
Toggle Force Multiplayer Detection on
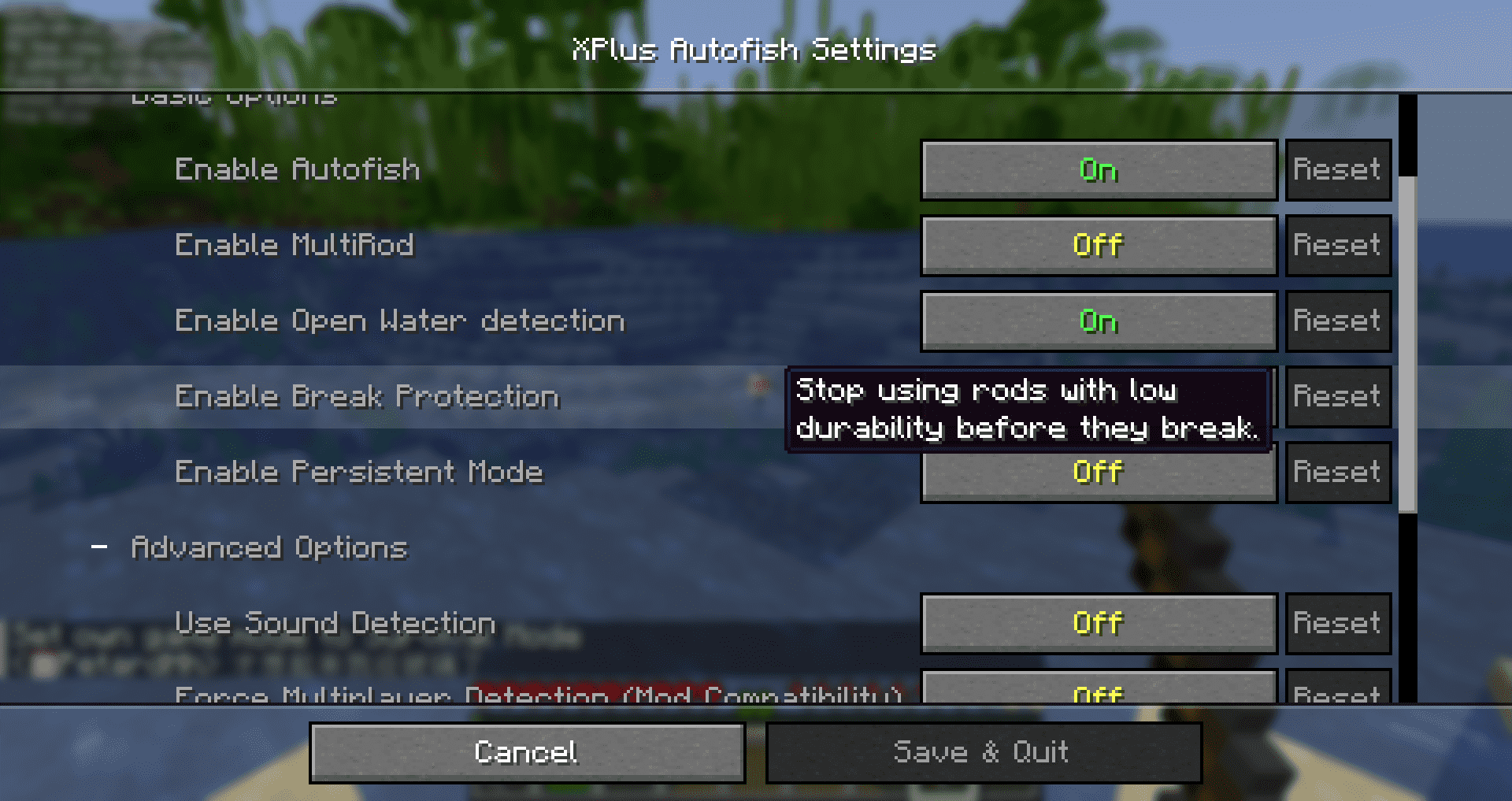(1098, 692)
